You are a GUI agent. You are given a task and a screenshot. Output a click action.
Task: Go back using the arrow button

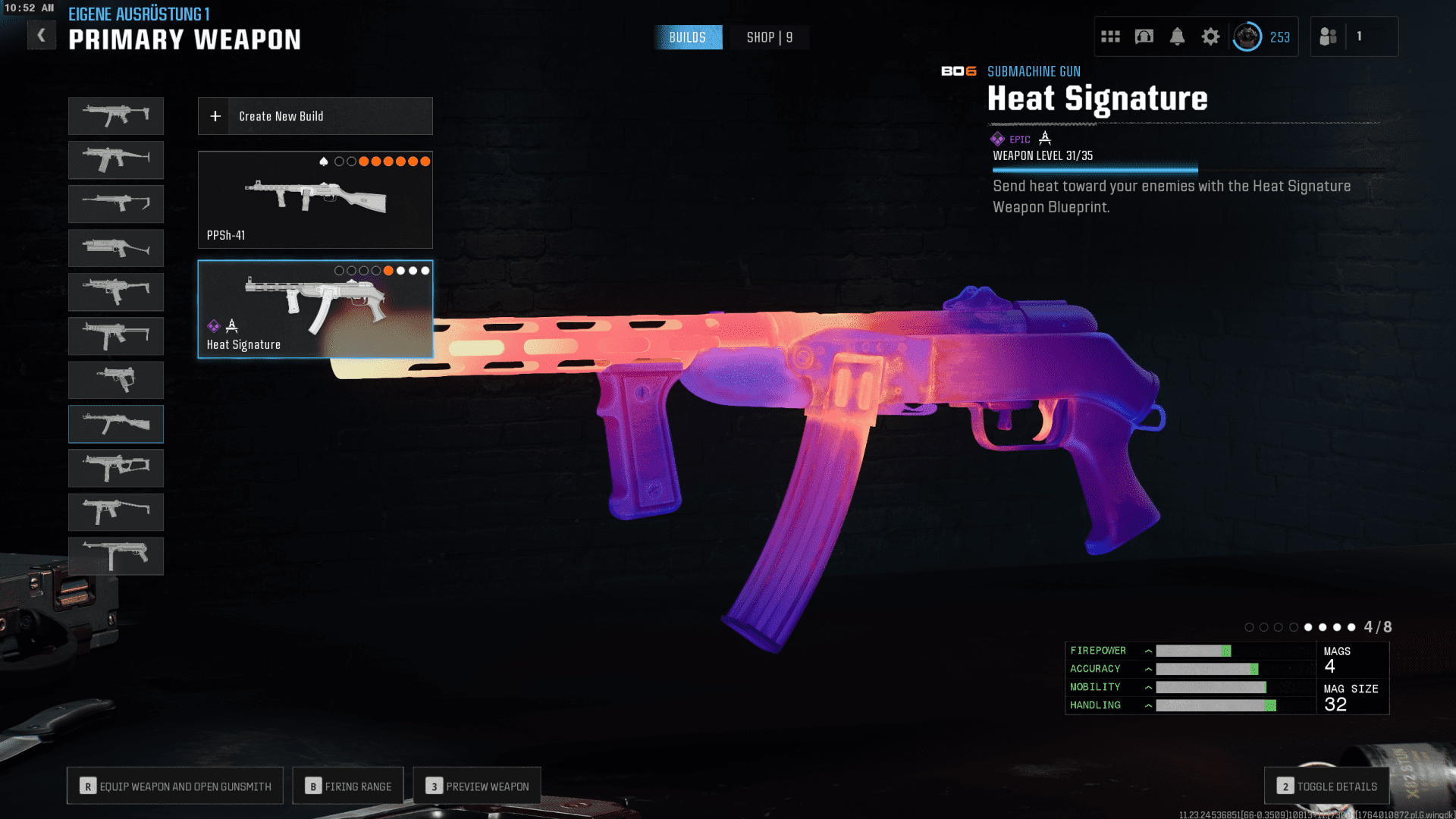(42, 36)
